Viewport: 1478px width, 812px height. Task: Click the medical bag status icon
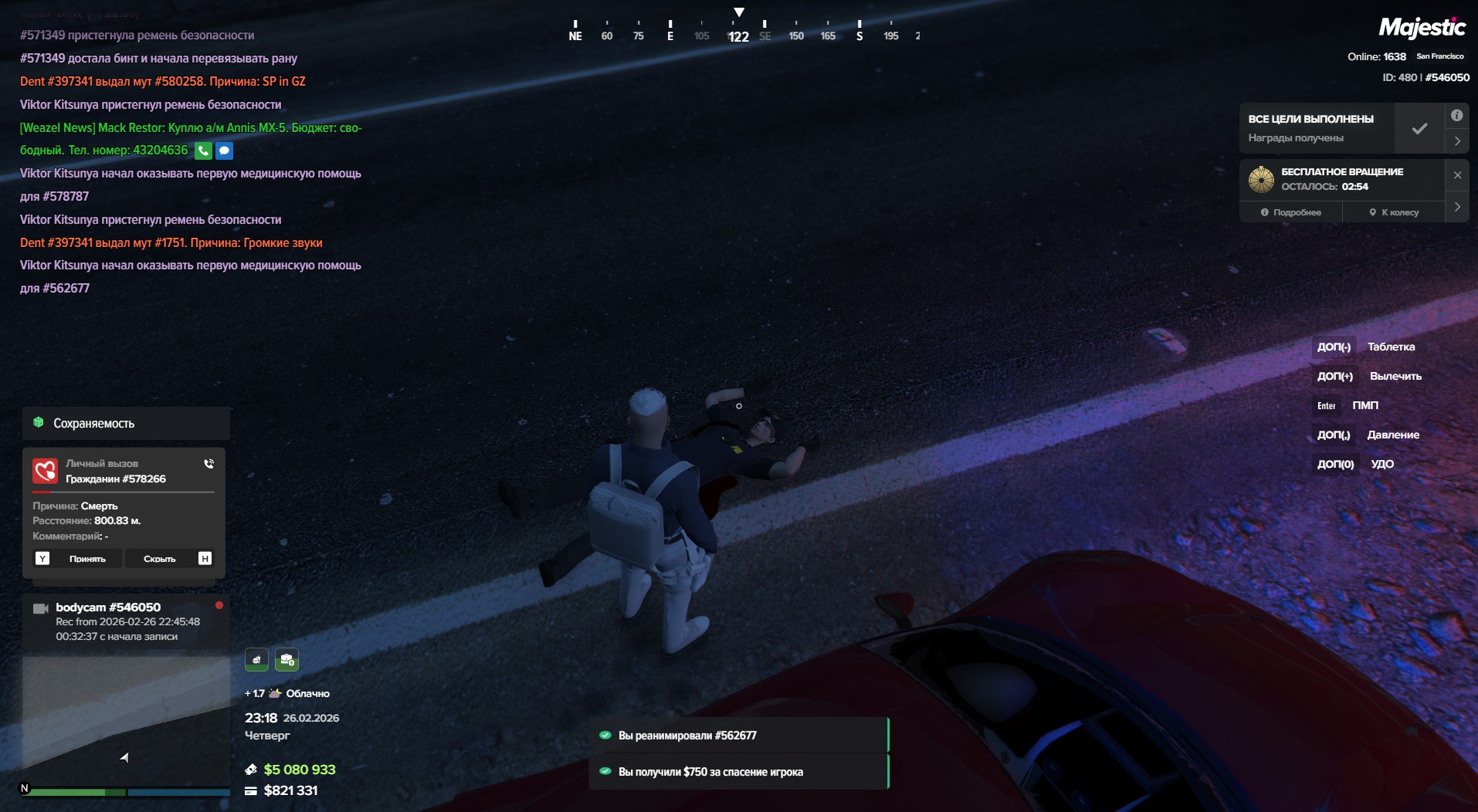(286, 660)
